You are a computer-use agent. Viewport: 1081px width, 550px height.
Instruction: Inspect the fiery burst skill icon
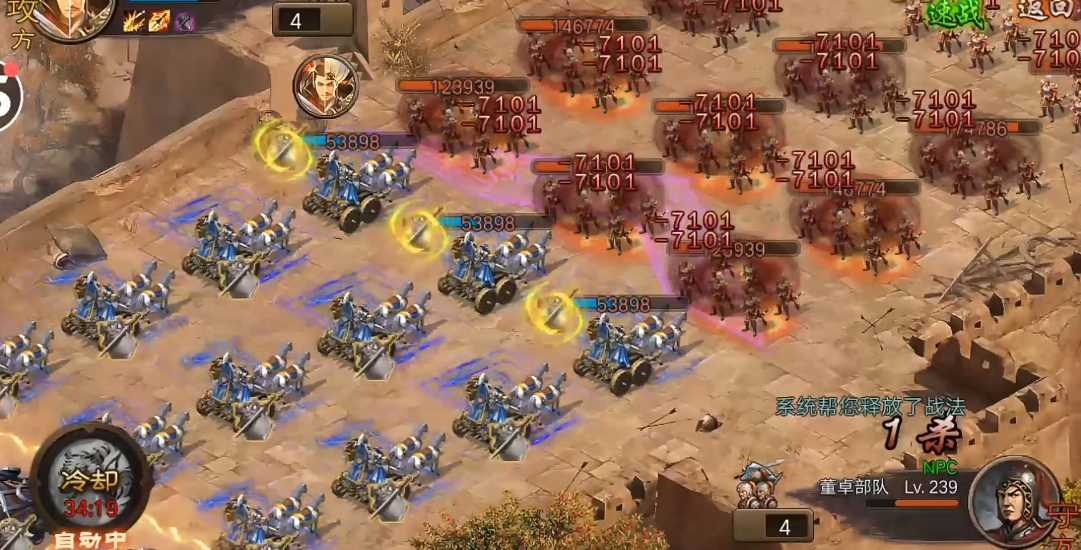coord(133,22)
